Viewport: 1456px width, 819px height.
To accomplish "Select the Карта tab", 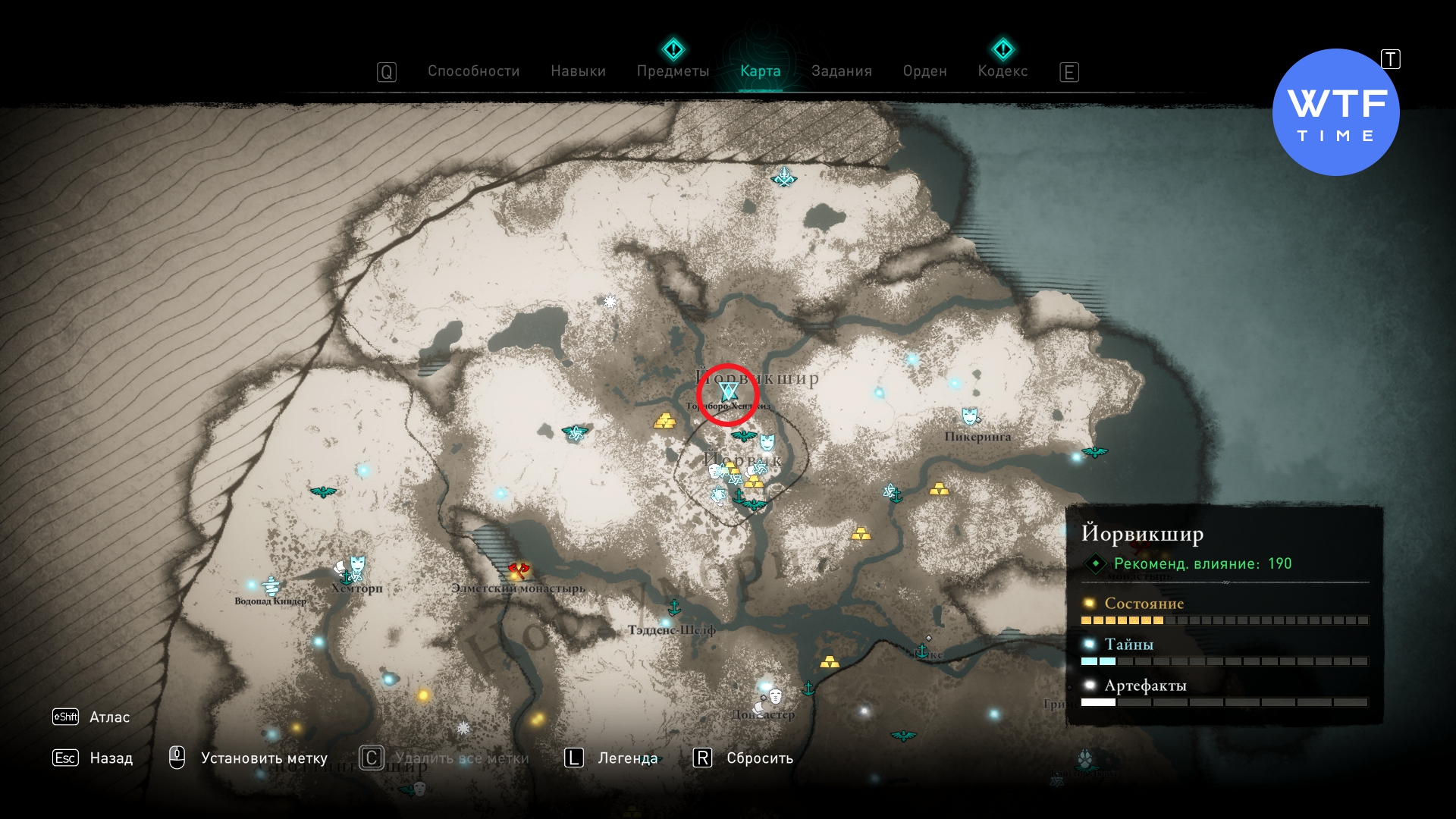I will [760, 71].
